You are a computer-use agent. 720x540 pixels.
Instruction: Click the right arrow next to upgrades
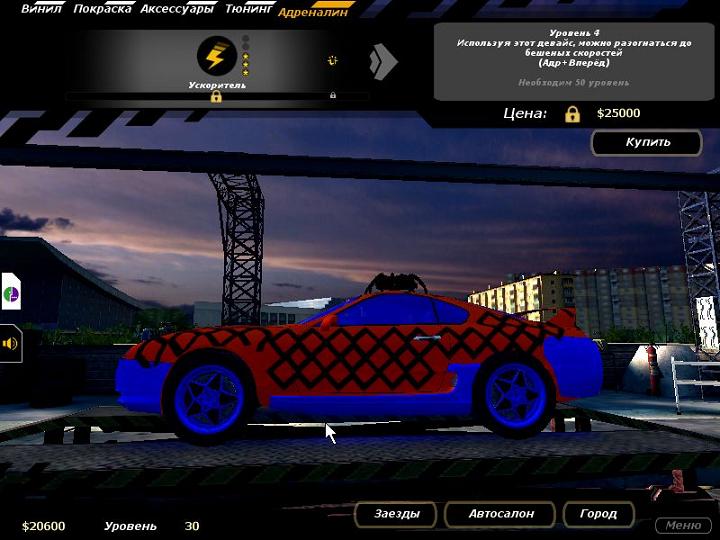pyautogui.click(x=383, y=62)
